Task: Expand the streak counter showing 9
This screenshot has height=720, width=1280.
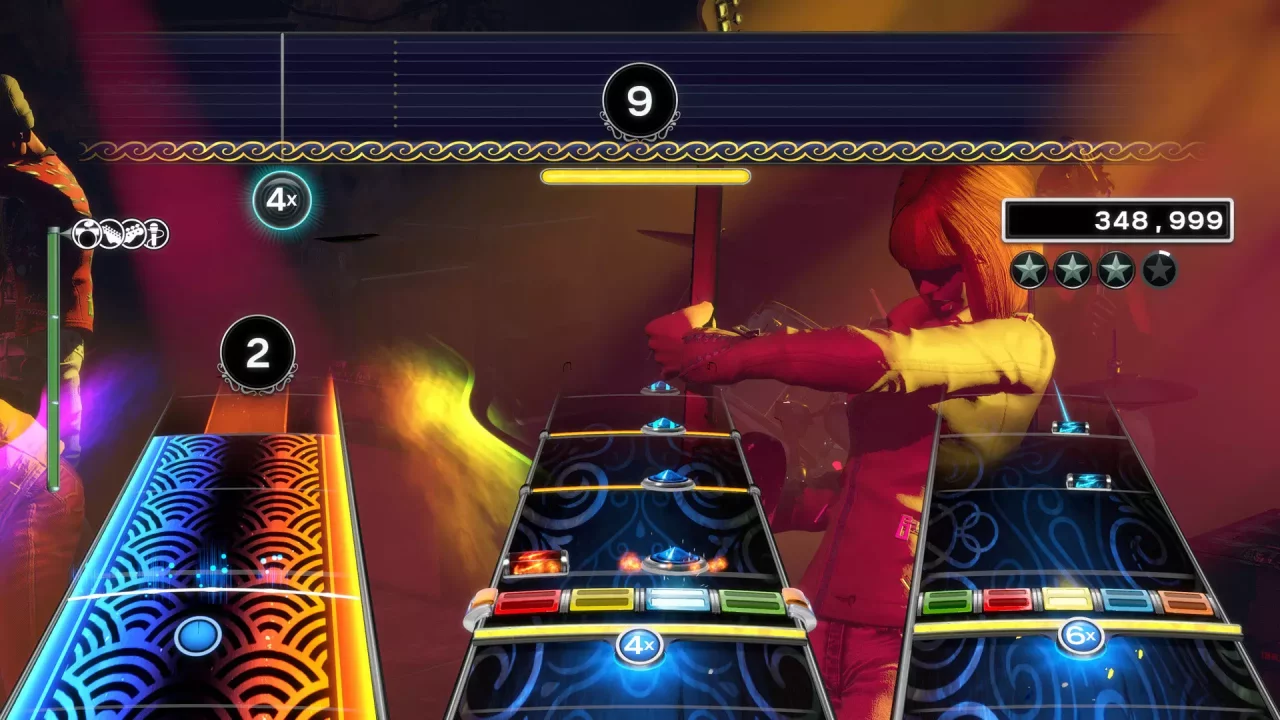Action: [638, 99]
